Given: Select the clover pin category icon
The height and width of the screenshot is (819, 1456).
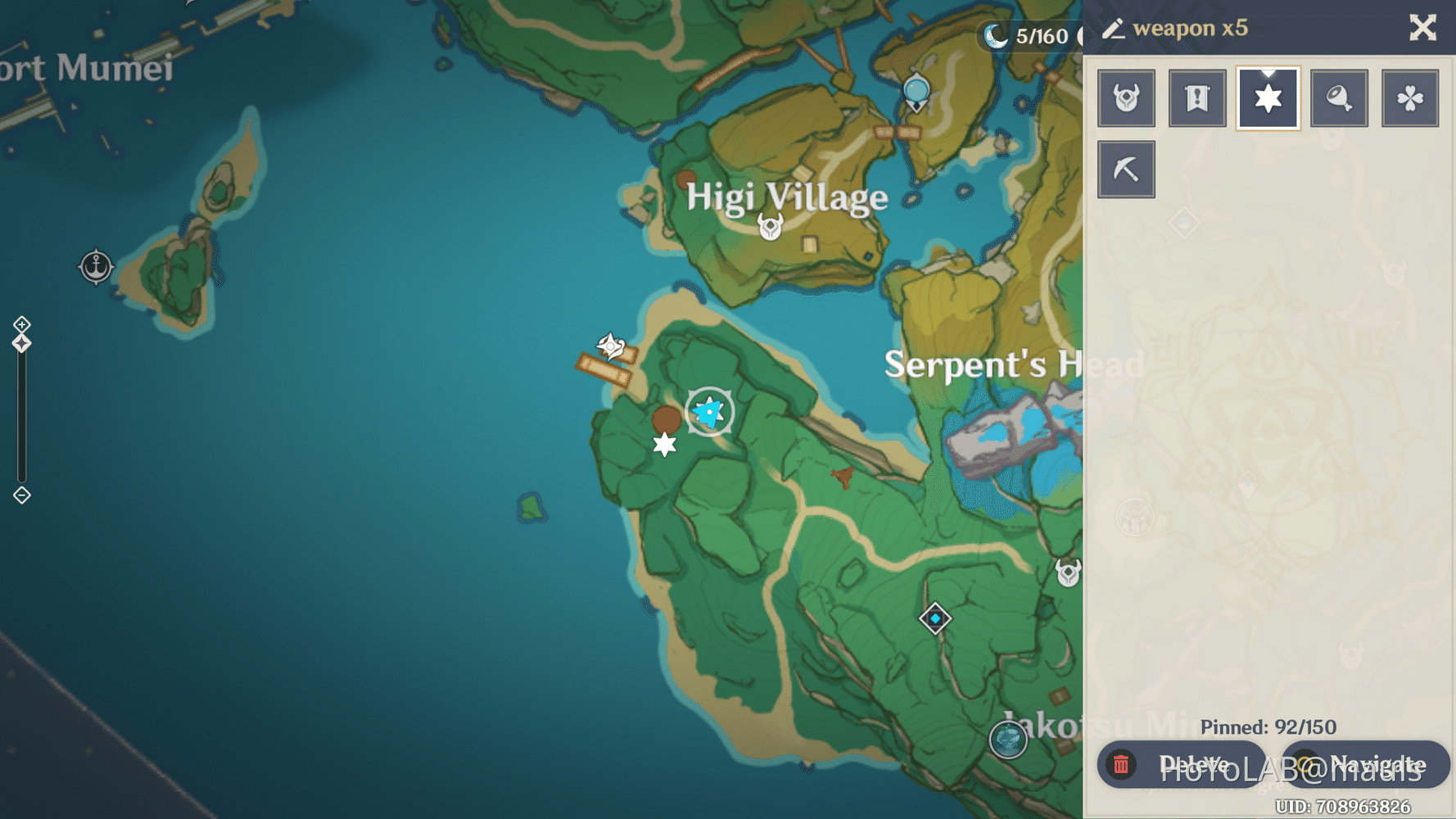Looking at the screenshot, I should pyautogui.click(x=1411, y=98).
